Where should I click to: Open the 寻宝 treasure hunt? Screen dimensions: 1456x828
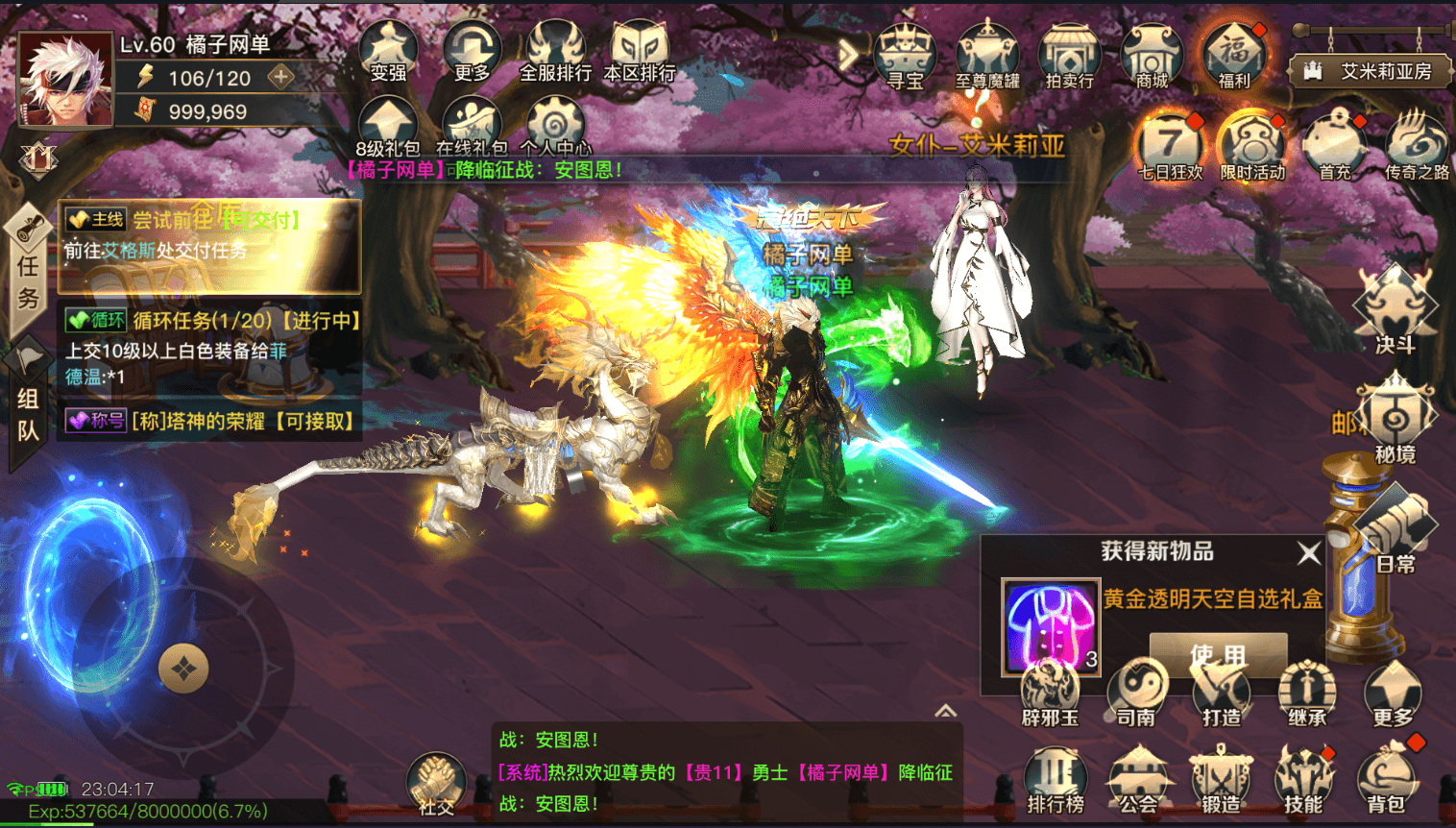(905, 56)
